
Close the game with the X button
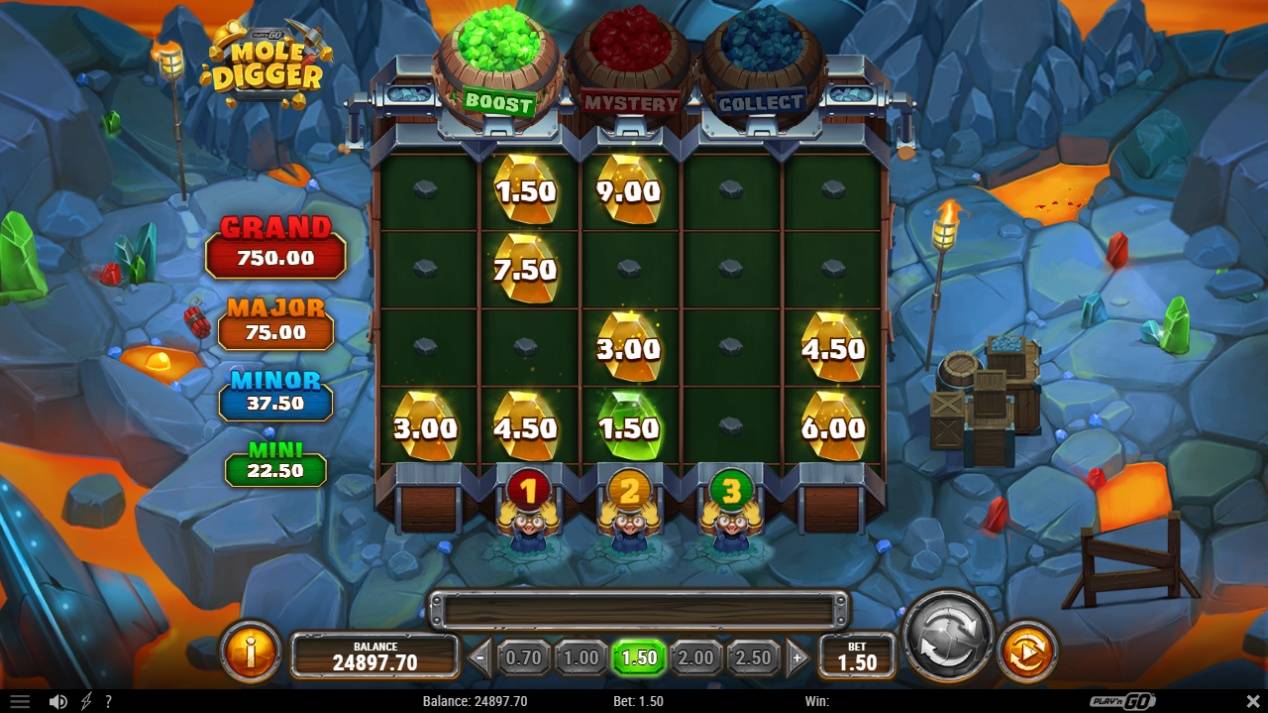(x=1253, y=702)
